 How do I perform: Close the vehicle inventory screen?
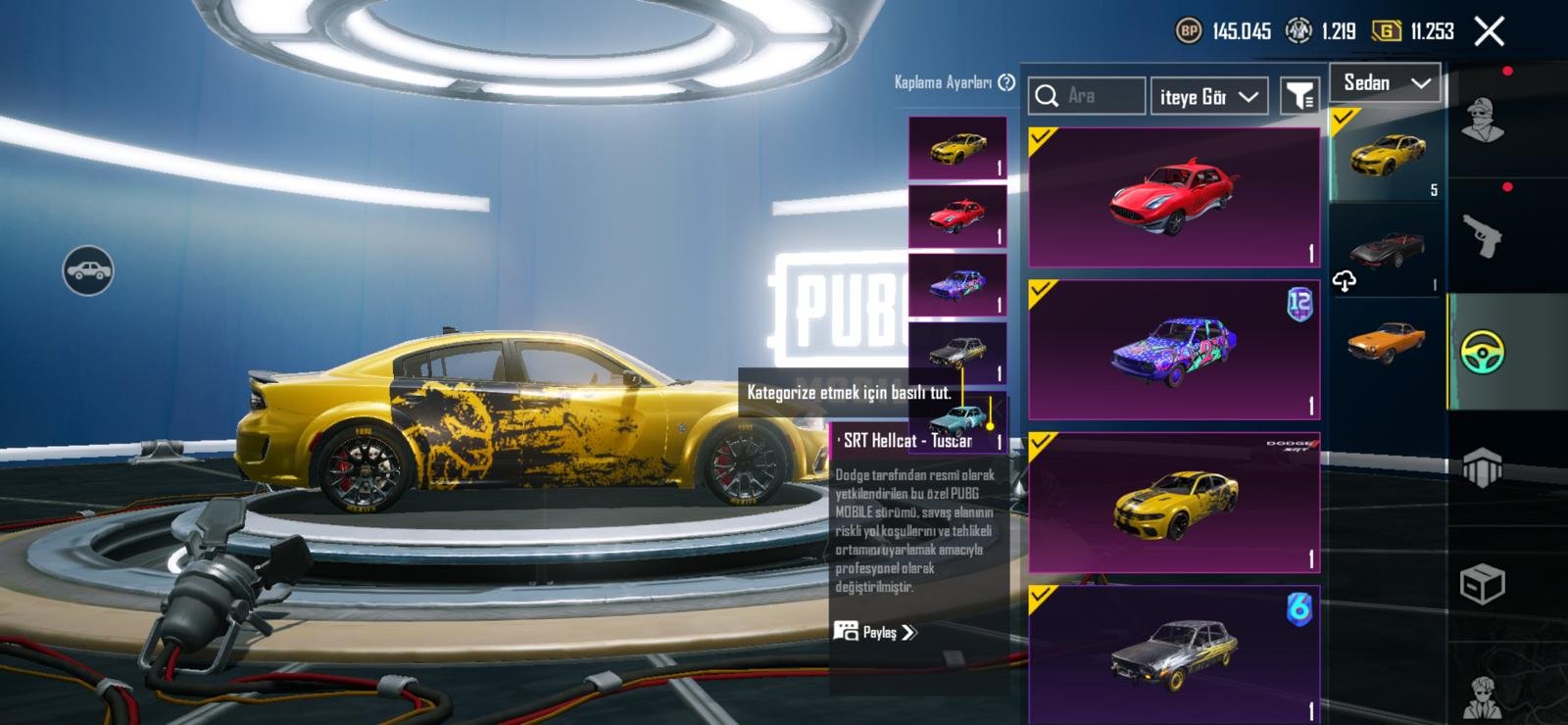1490,31
